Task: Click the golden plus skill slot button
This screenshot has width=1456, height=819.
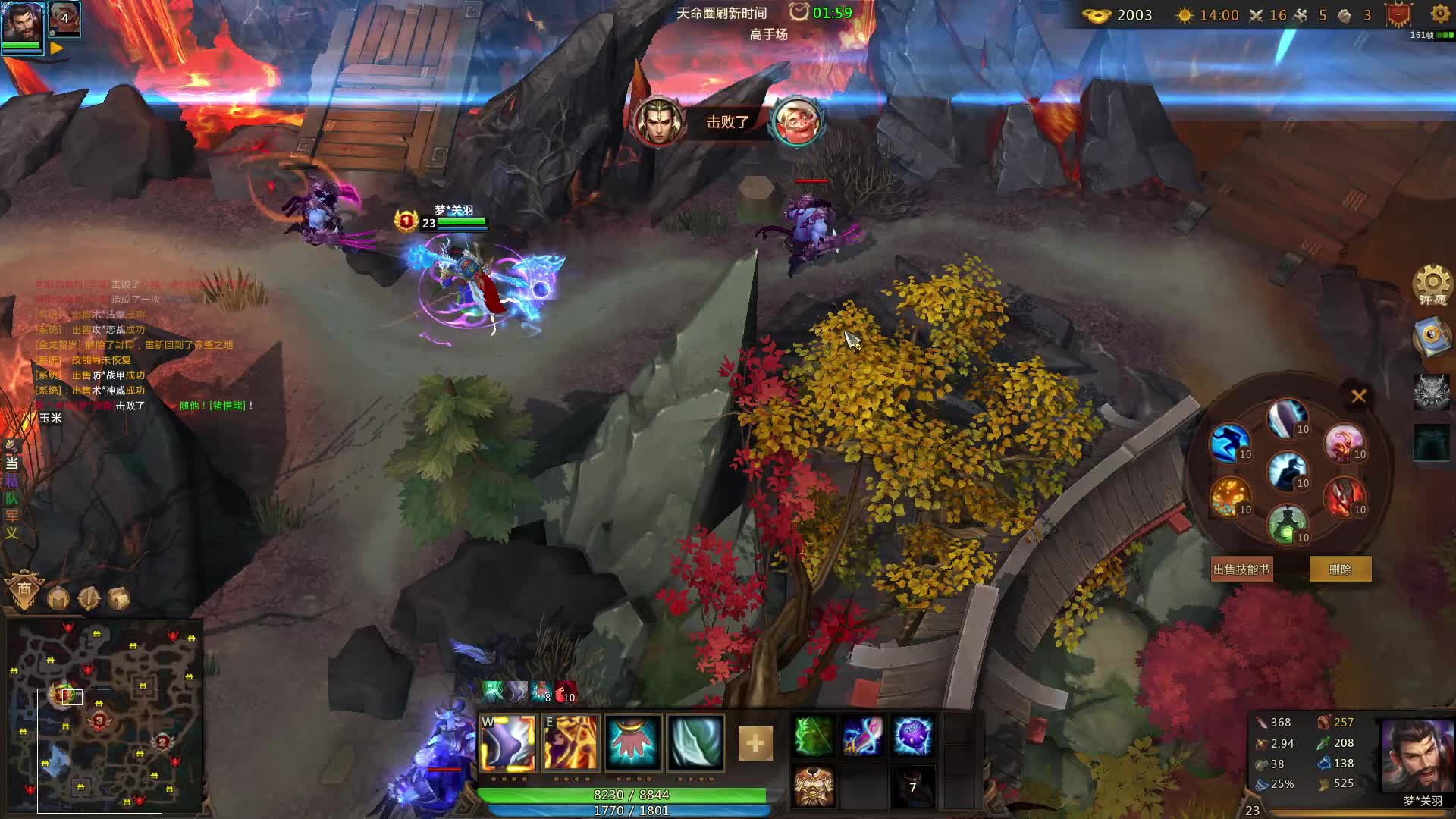Action: 755,743
